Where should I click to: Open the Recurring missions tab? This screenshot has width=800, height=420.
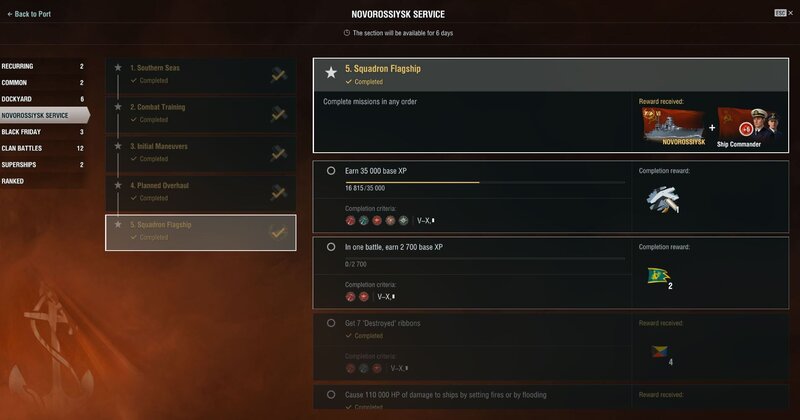pos(44,66)
